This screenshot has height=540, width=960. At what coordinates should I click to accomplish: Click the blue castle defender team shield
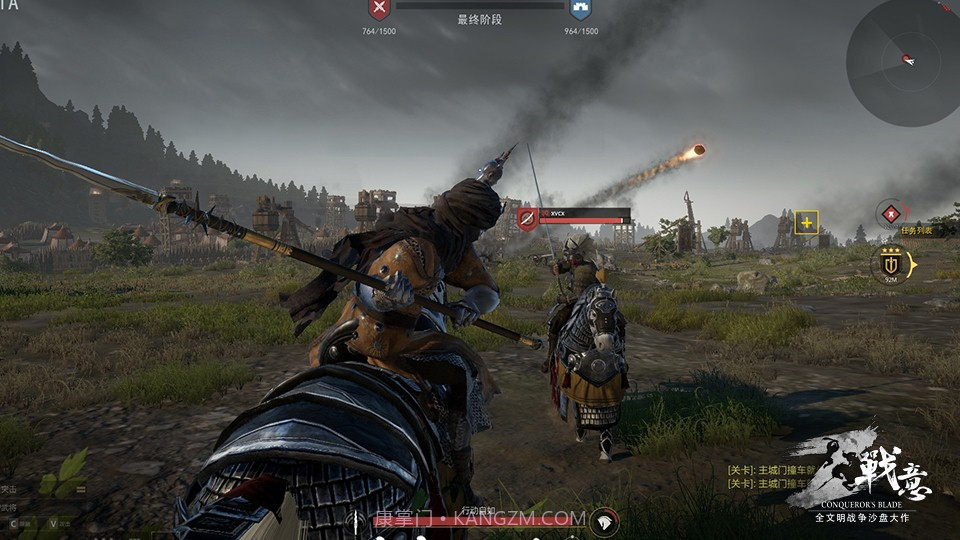579,10
